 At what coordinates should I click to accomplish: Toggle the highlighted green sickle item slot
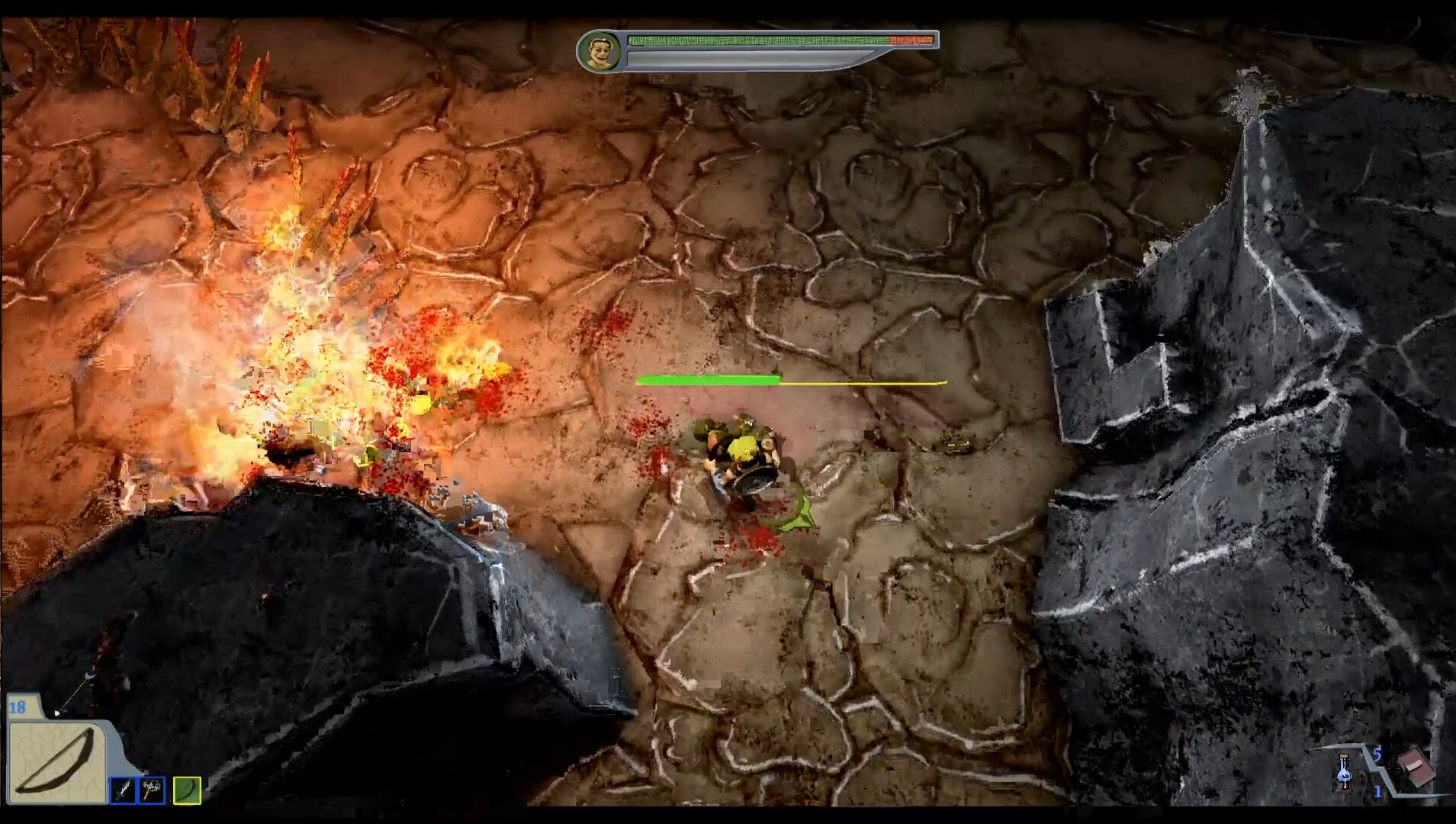point(185,790)
